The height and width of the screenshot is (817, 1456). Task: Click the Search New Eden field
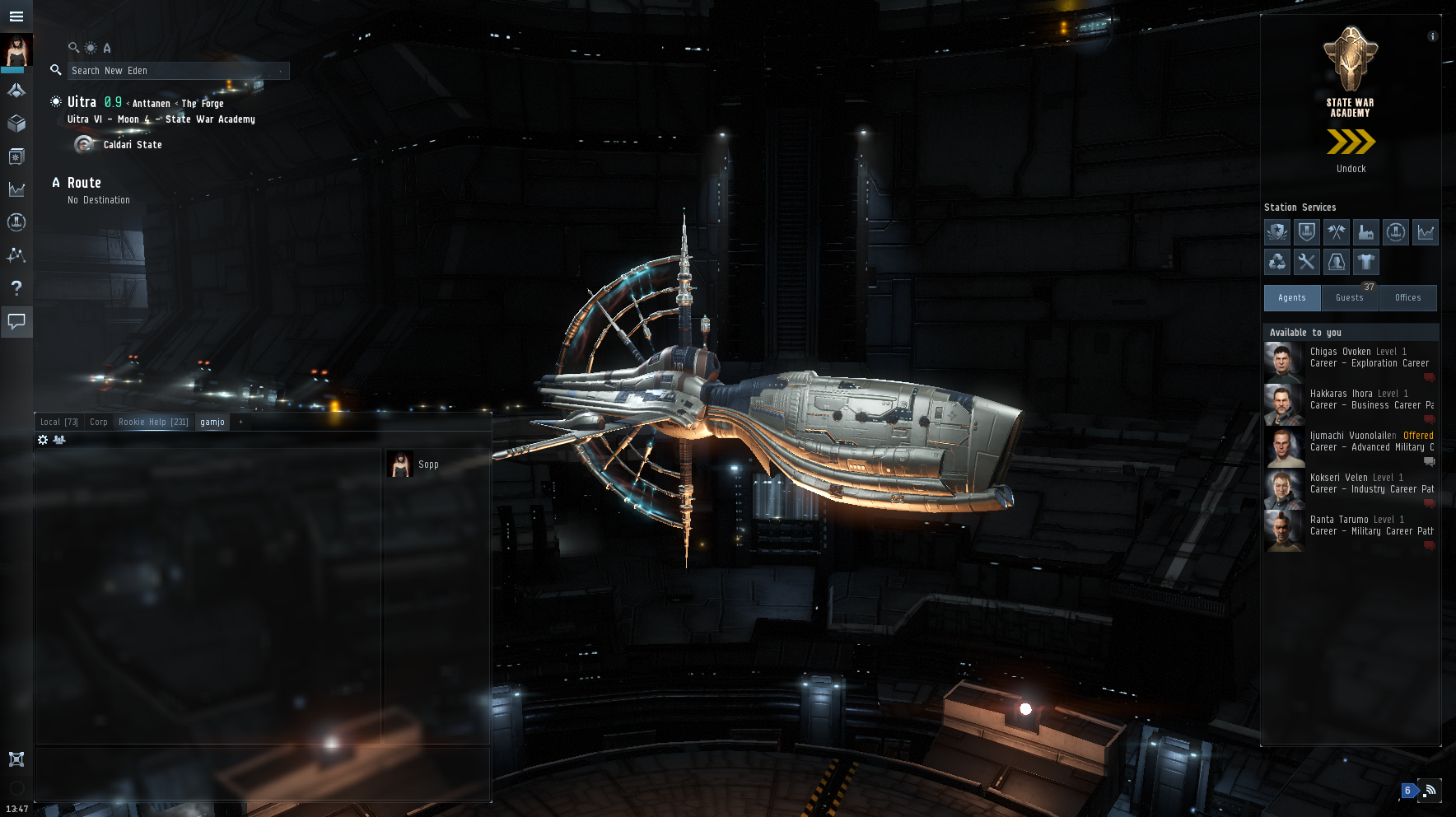[177, 71]
